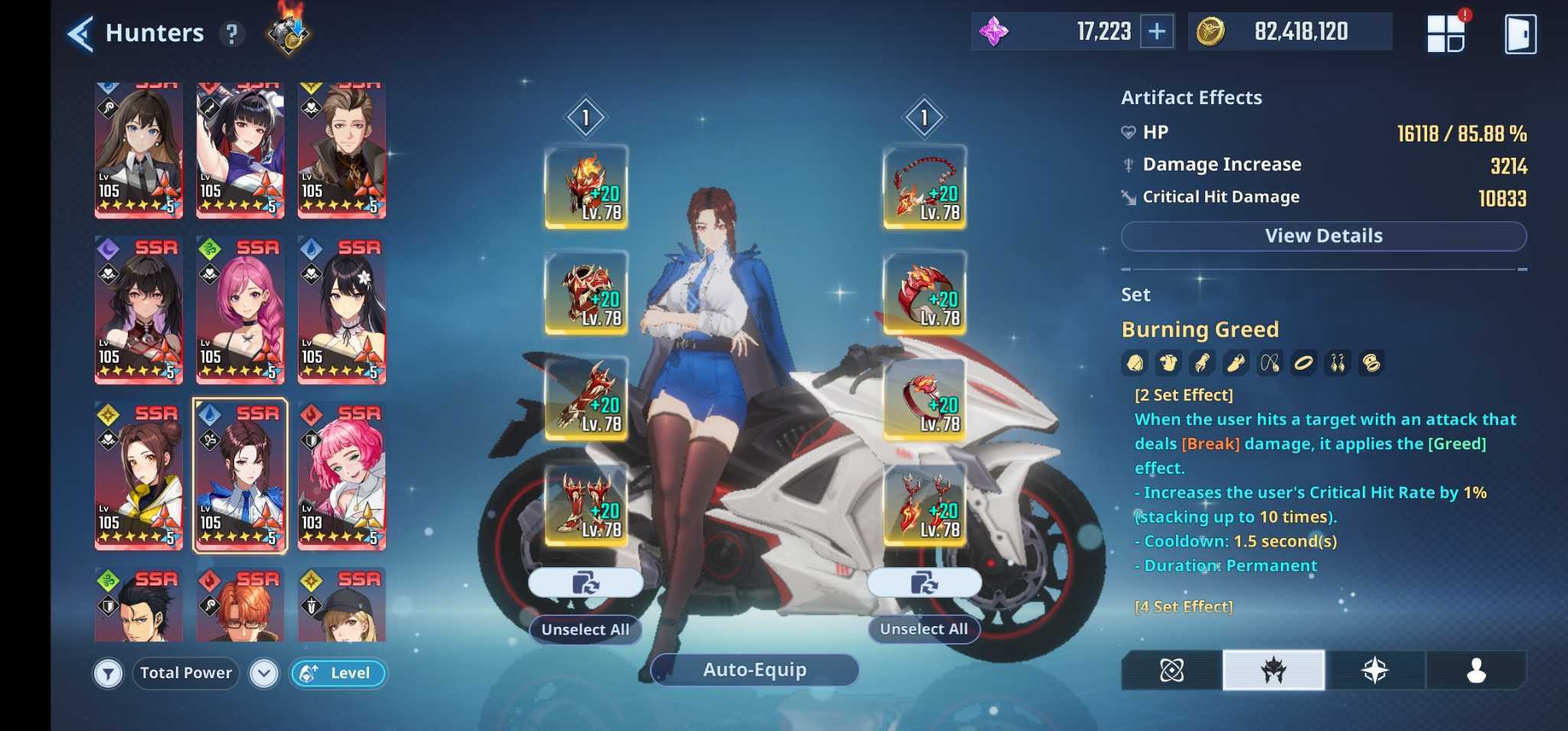The width and height of the screenshot is (1568, 731).
Task: Select the flaming helmet artifact slot
Action: point(586,187)
